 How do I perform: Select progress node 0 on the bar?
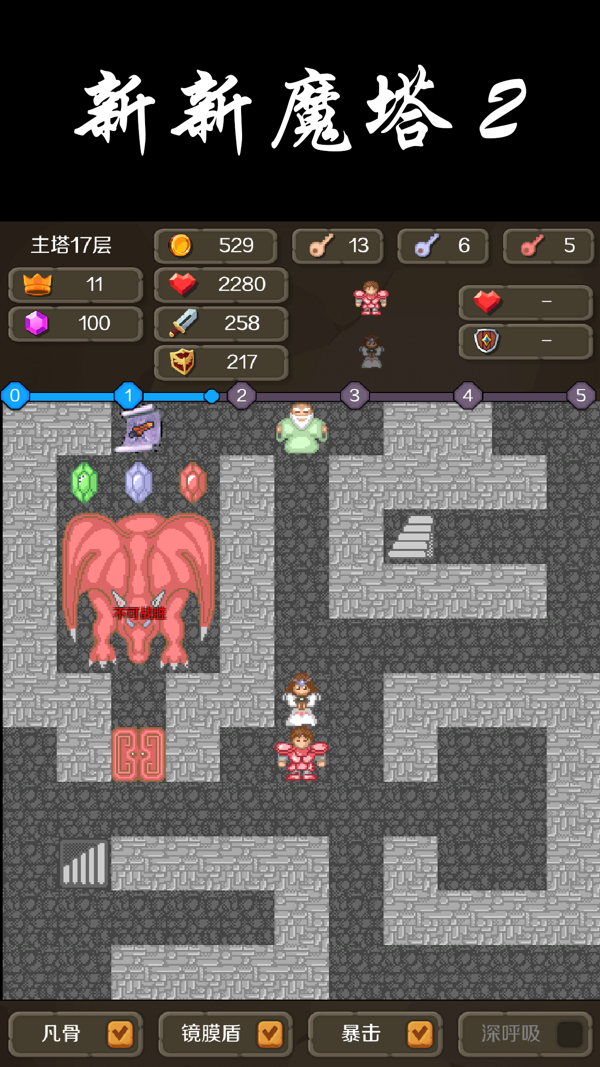coord(15,396)
